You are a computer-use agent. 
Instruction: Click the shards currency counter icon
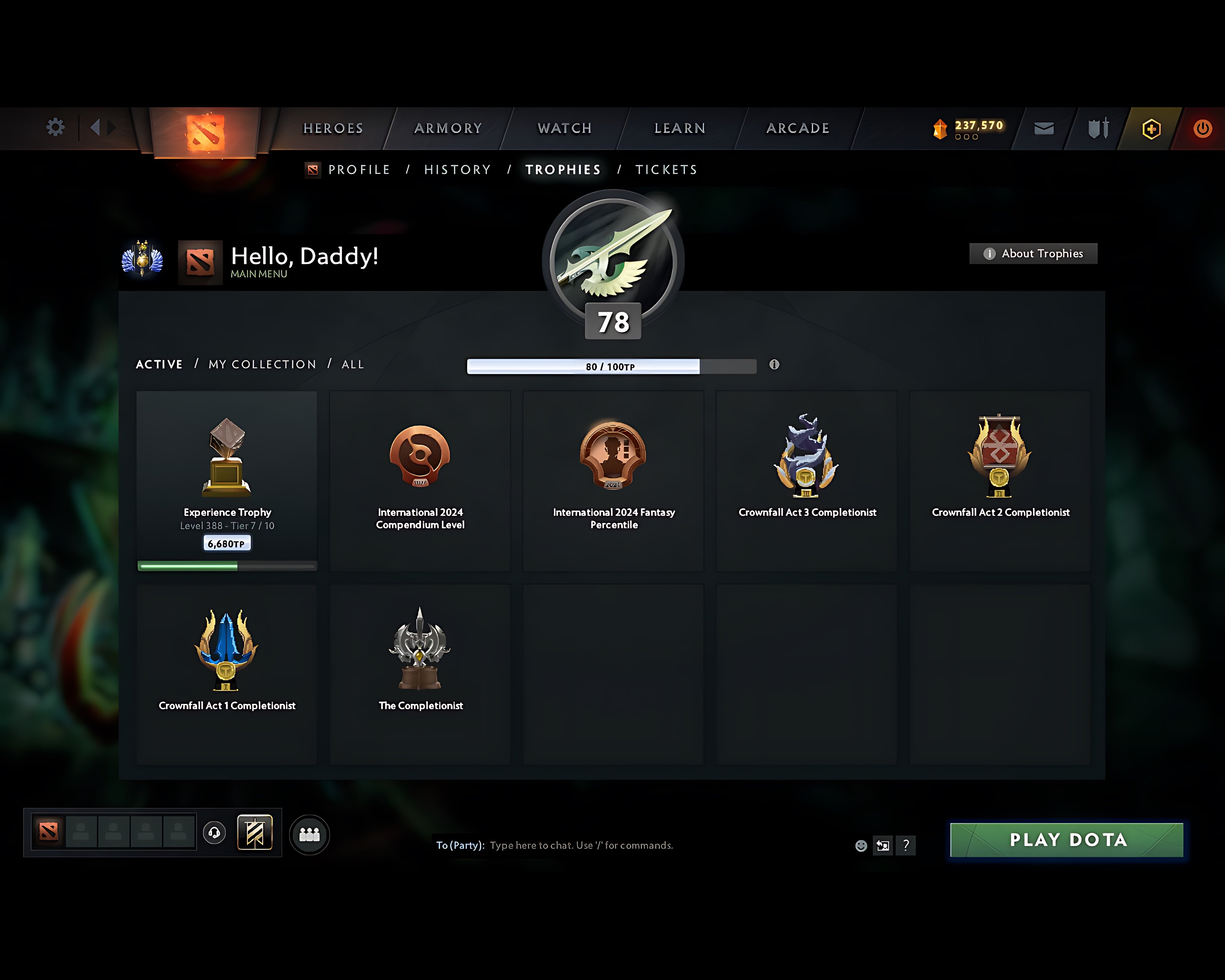point(940,128)
